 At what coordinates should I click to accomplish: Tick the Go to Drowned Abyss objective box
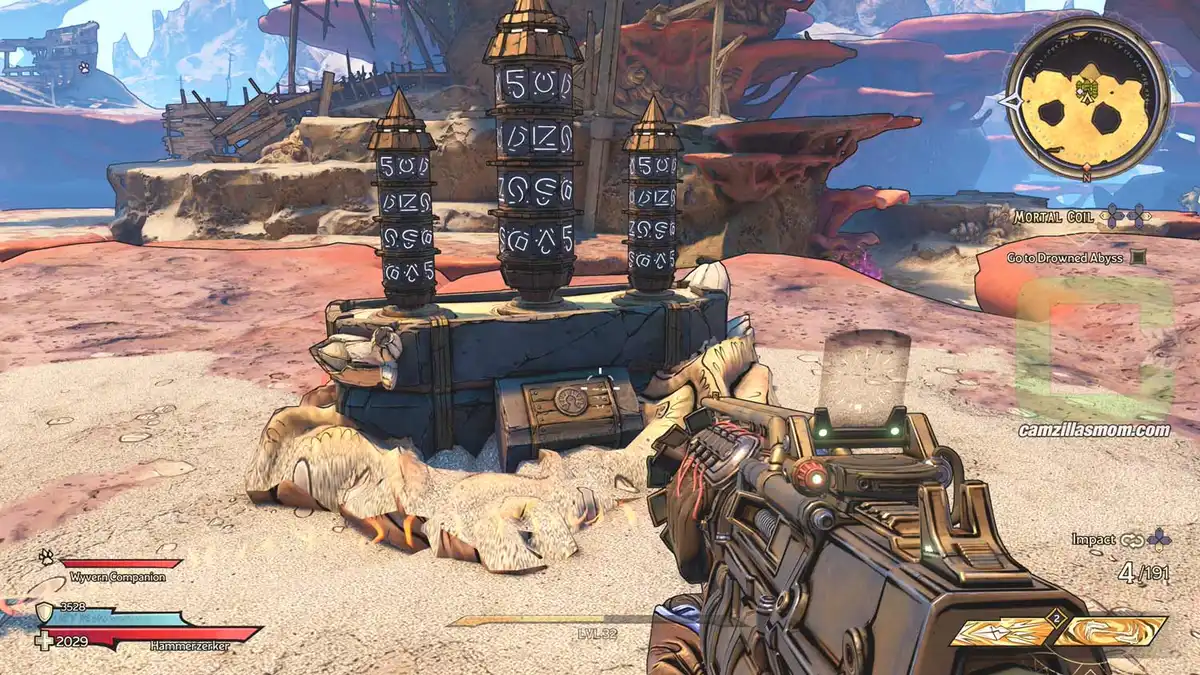(1137, 257)
